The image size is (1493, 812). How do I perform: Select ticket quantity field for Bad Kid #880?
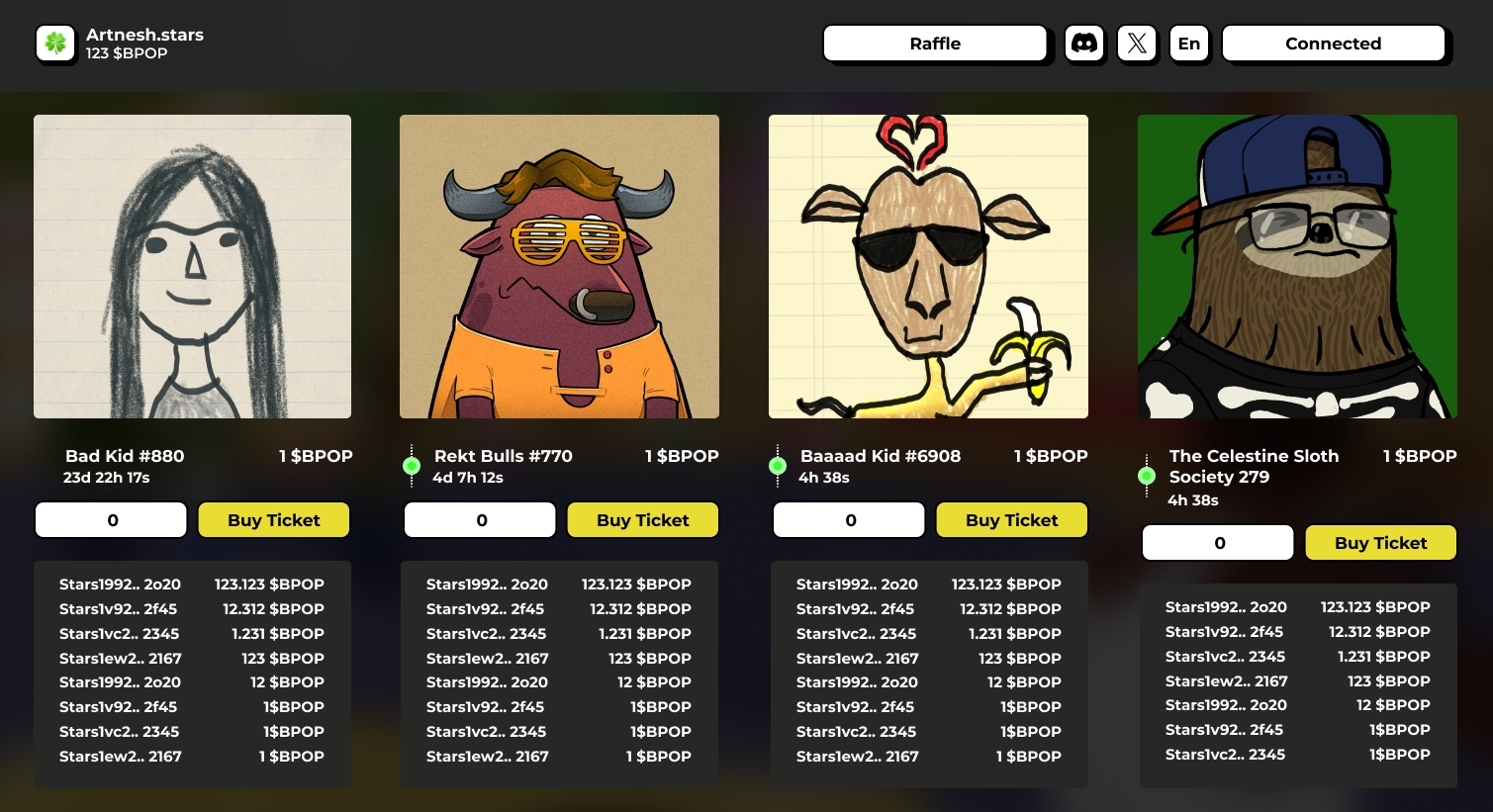click(112, 520)
